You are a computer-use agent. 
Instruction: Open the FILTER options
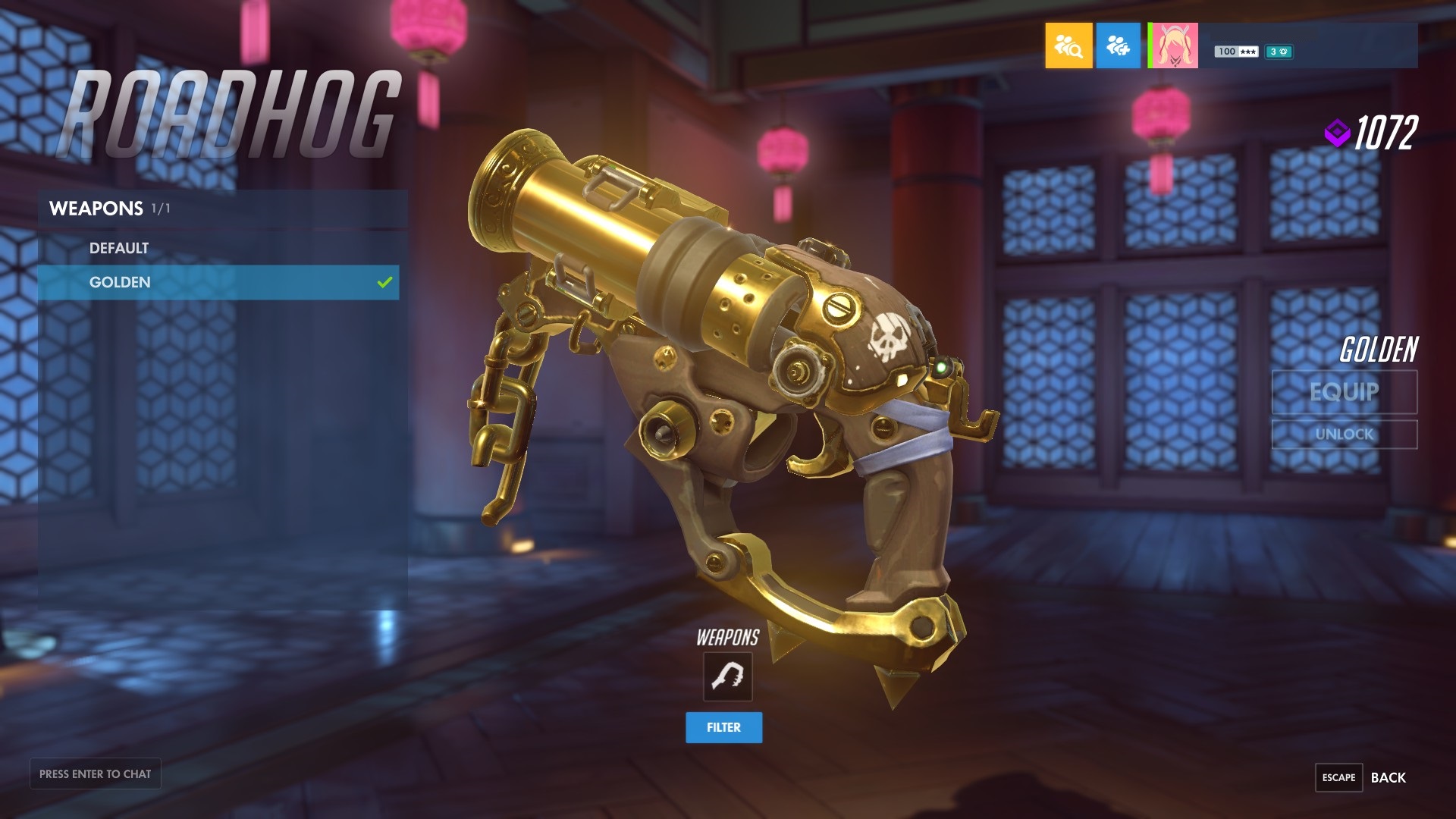click(723, 727)
